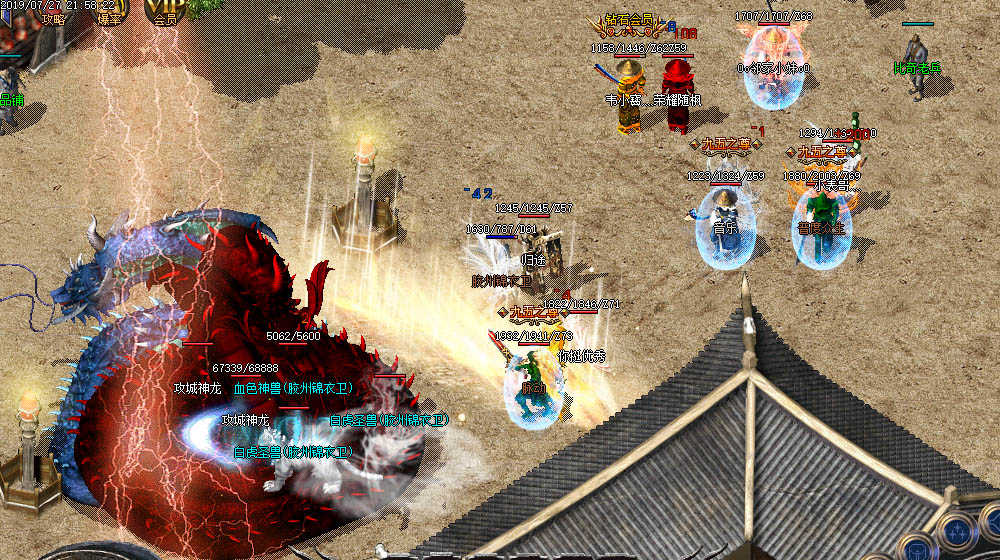Click the blue armor-emblem round button
The width and height of the screenshot is (1000, 560).
[x=916, y=549]
